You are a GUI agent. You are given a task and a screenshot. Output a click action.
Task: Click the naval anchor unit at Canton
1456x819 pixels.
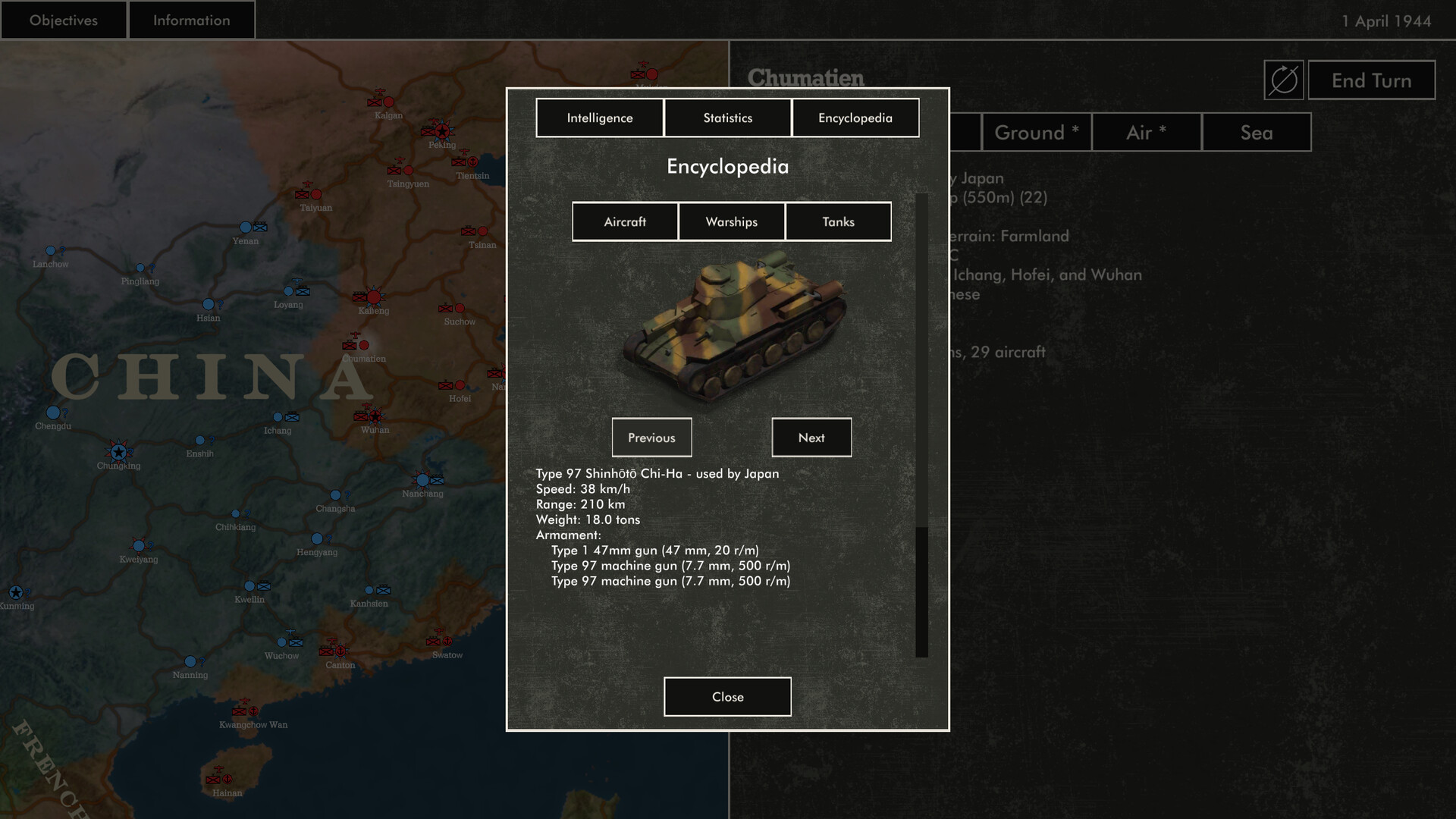point(340,651)
